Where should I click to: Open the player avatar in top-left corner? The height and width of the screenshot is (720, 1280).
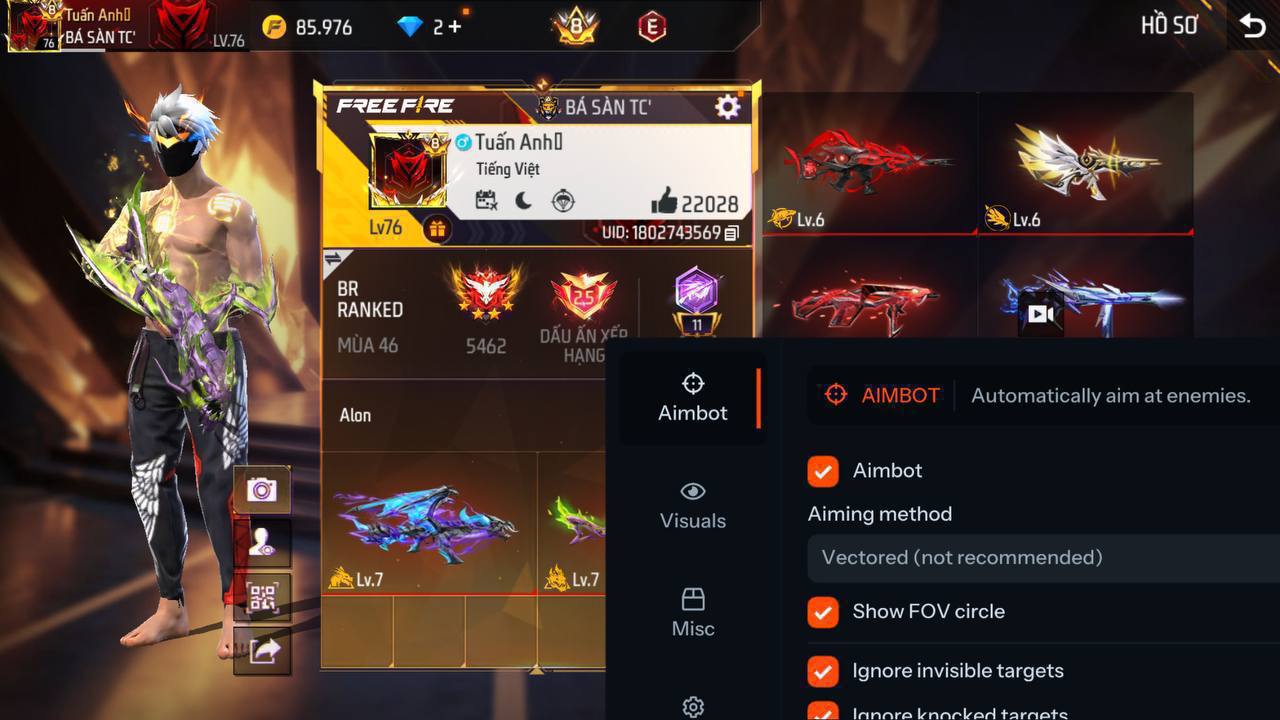coord(33,27)
